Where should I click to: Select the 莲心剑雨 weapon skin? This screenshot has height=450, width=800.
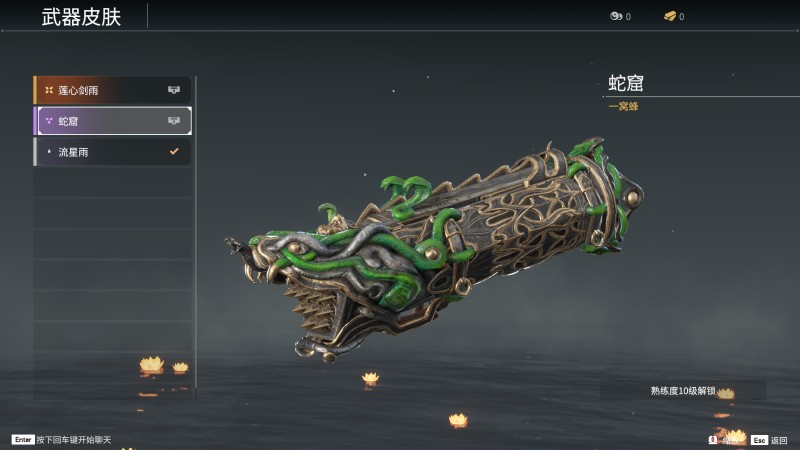(x=112, y=90)
